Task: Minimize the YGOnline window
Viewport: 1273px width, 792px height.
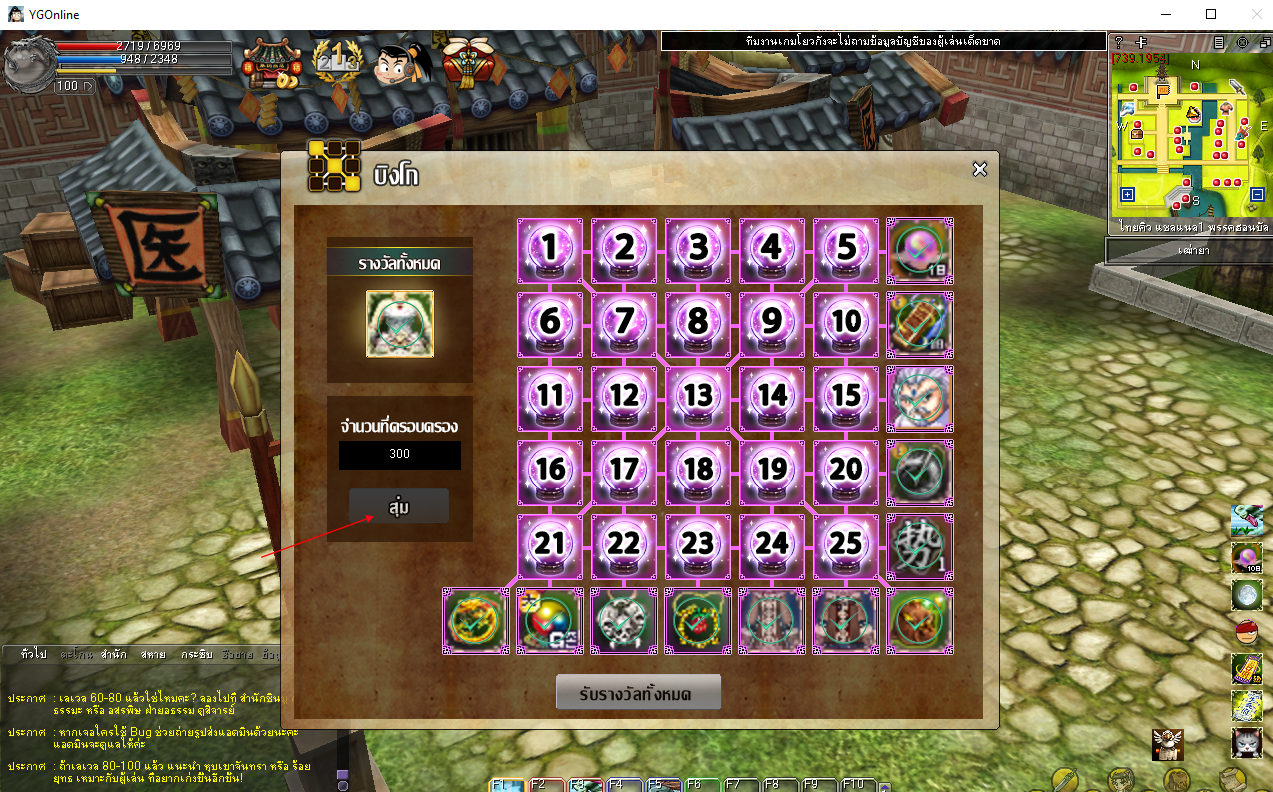Action: point(1165,14)
